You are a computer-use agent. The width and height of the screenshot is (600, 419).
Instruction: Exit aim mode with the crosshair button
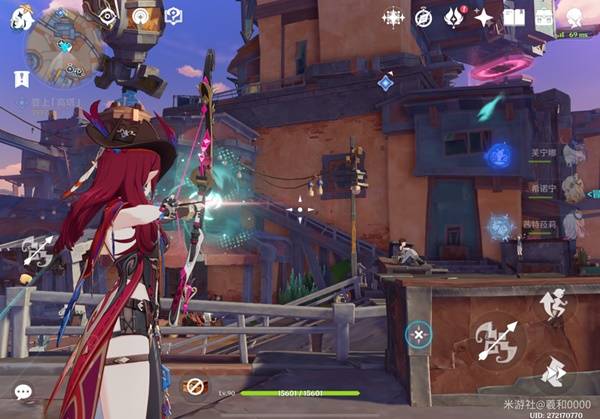coord(418,333)
